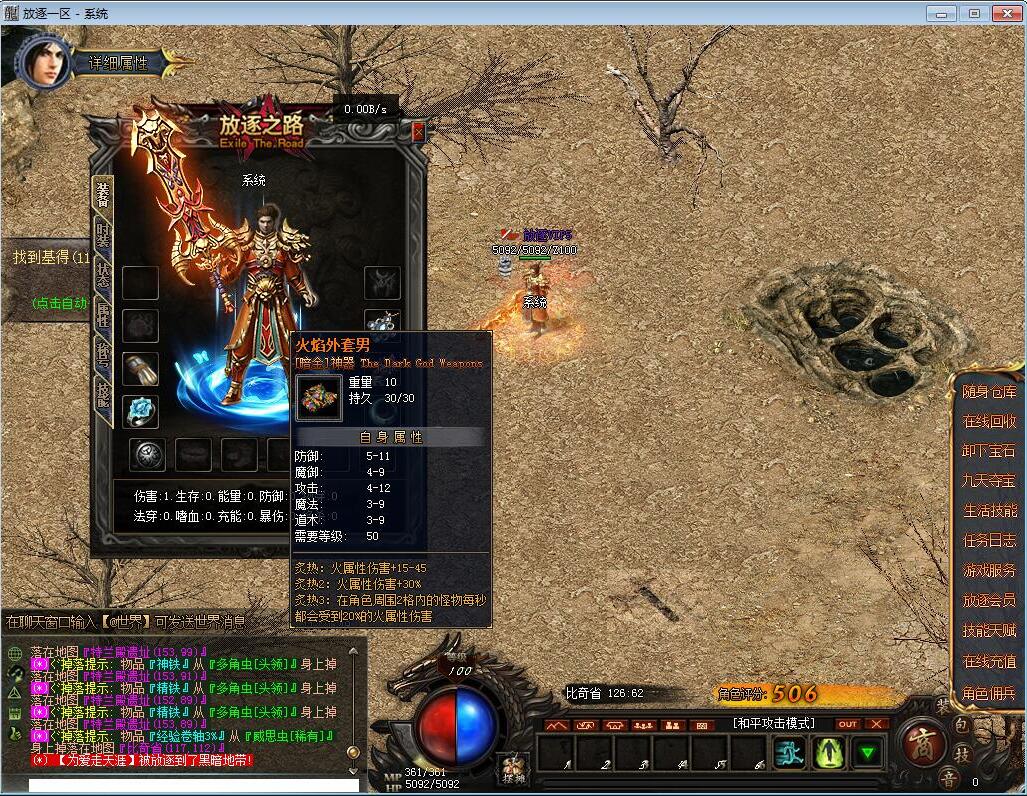Open the 状态 tab
The width and height of the screenshot is (1027, 796).
pos(103,275)
